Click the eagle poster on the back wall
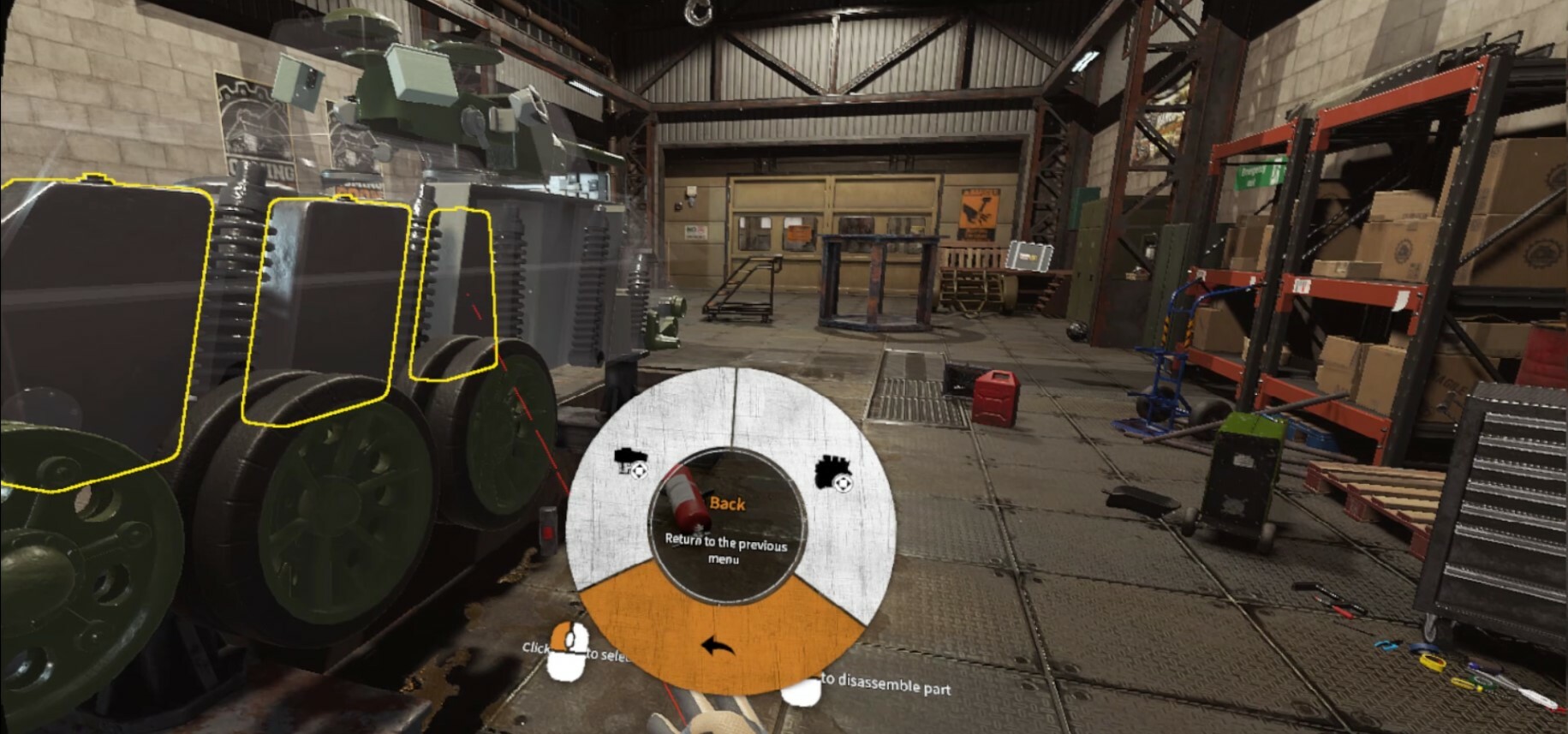The width and height of the screenshot is (1568, 734). pyautogui.click(x=979, y=210)
